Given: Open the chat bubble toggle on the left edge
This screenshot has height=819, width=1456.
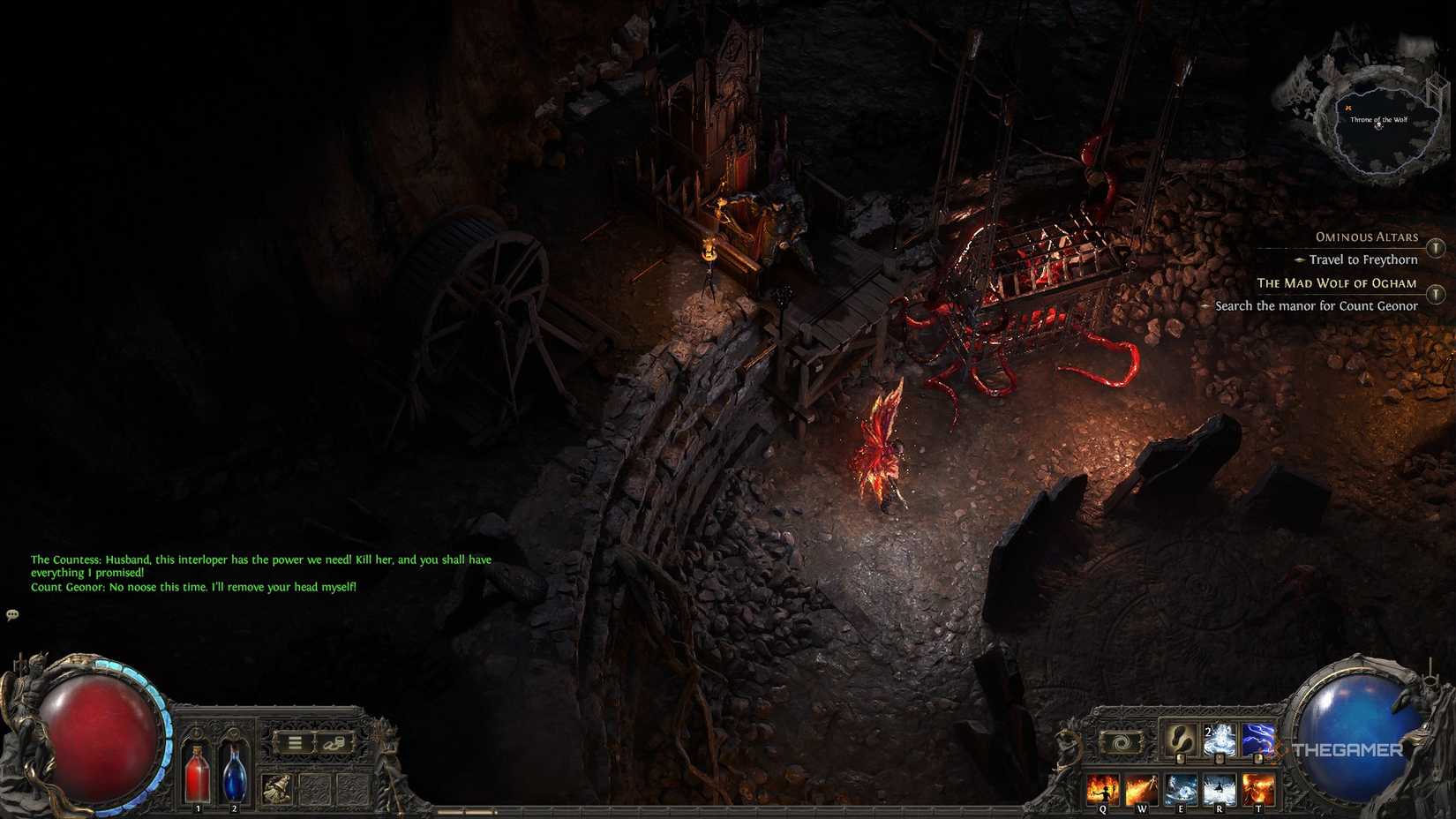Looking at the screenshot, I should [12, 614].
